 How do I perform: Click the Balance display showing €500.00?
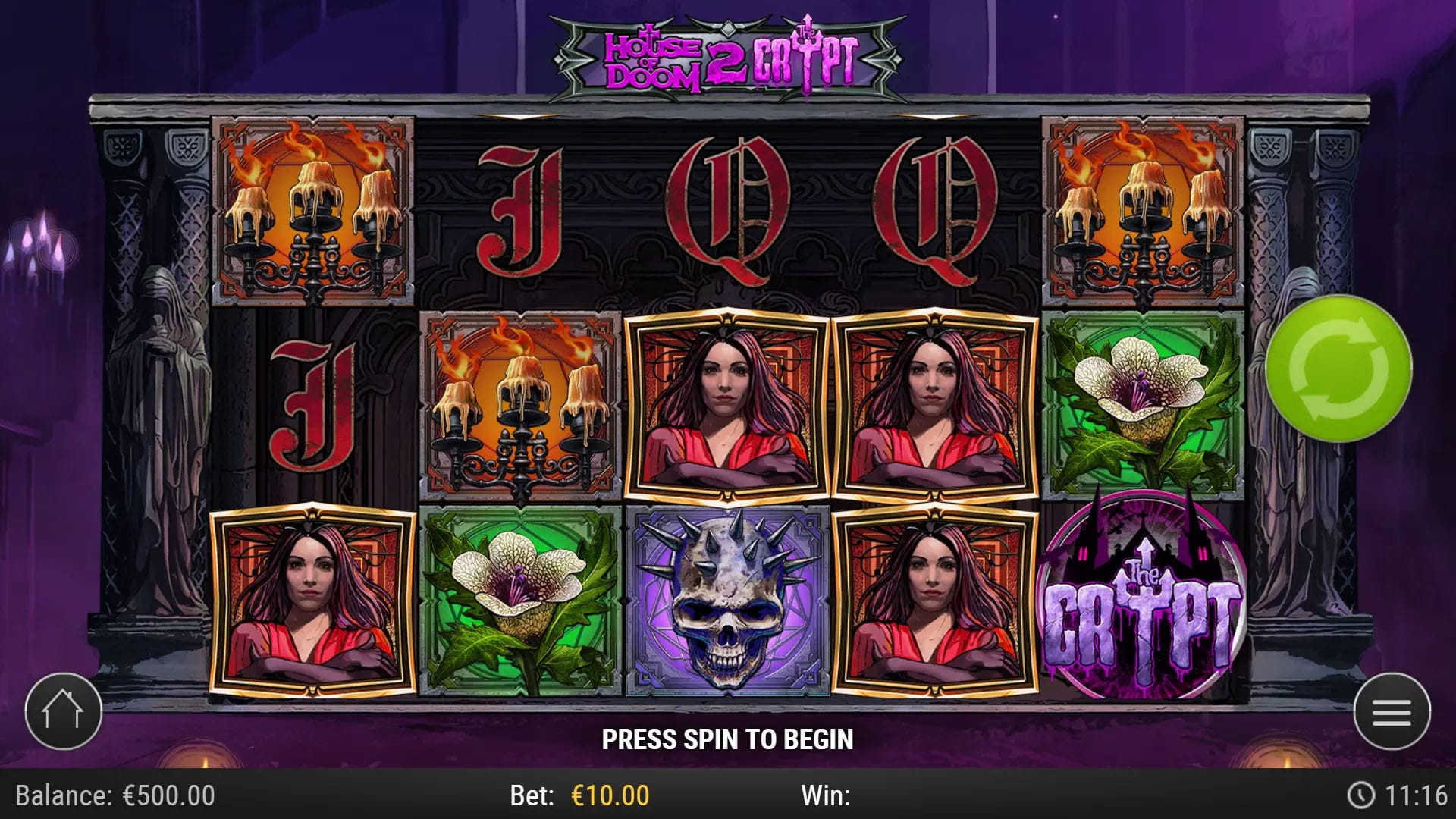(114, 796)
